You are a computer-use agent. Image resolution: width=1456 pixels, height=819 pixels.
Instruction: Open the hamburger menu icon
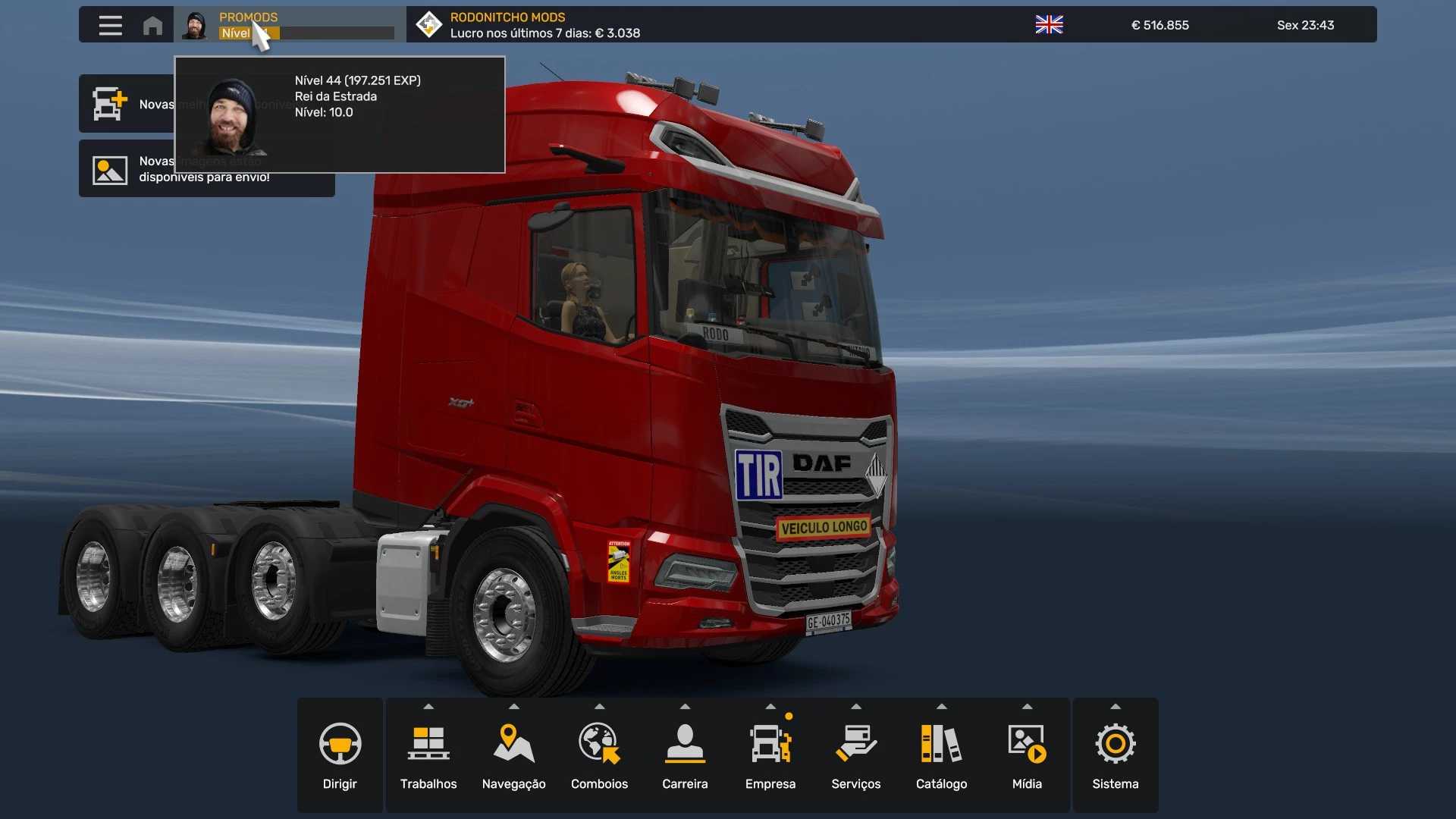tap(110, 25)
